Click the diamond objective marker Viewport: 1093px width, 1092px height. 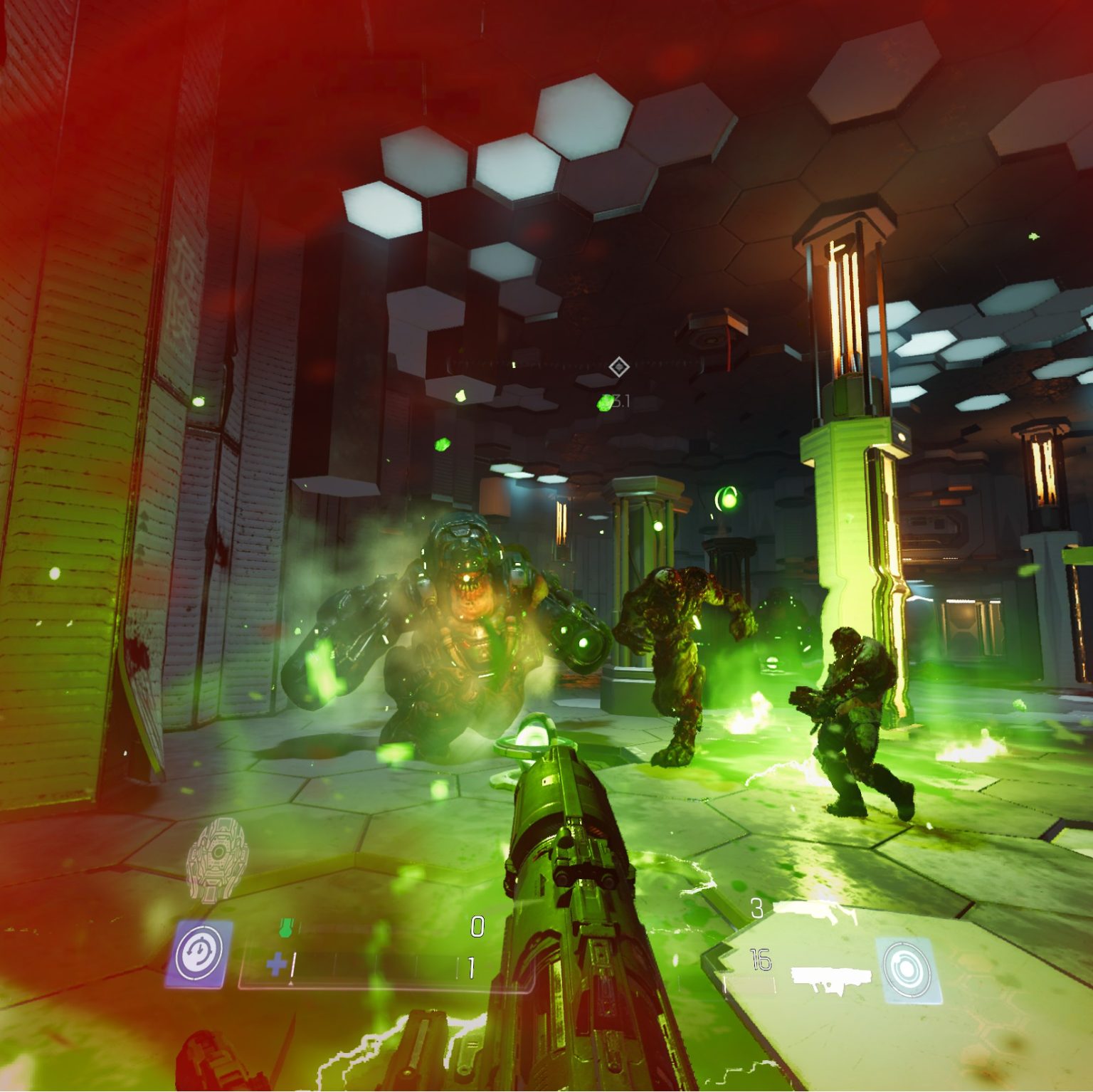(x=618, y=367)
